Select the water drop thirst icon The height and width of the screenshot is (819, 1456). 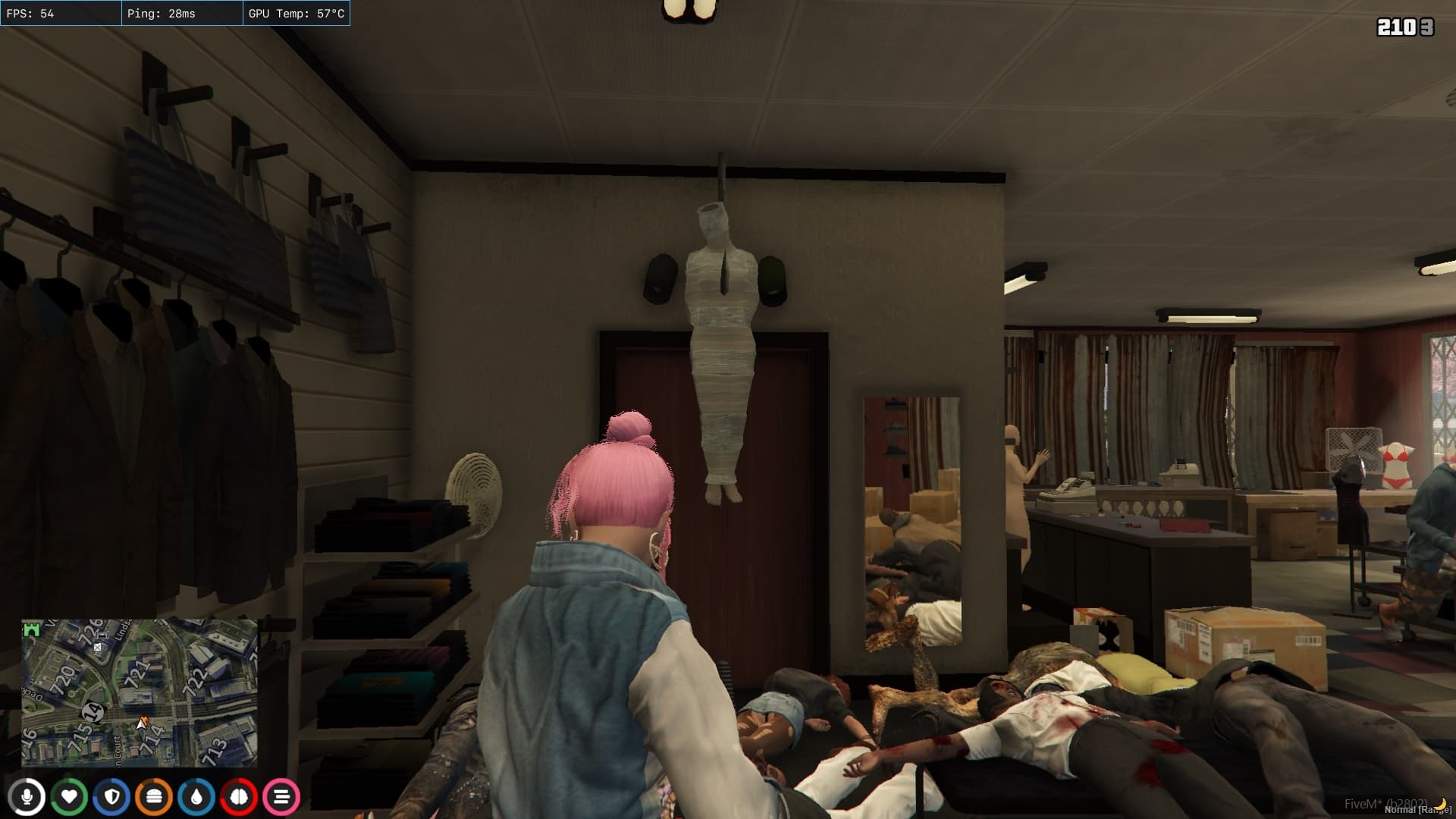click(x=197, y=796)
